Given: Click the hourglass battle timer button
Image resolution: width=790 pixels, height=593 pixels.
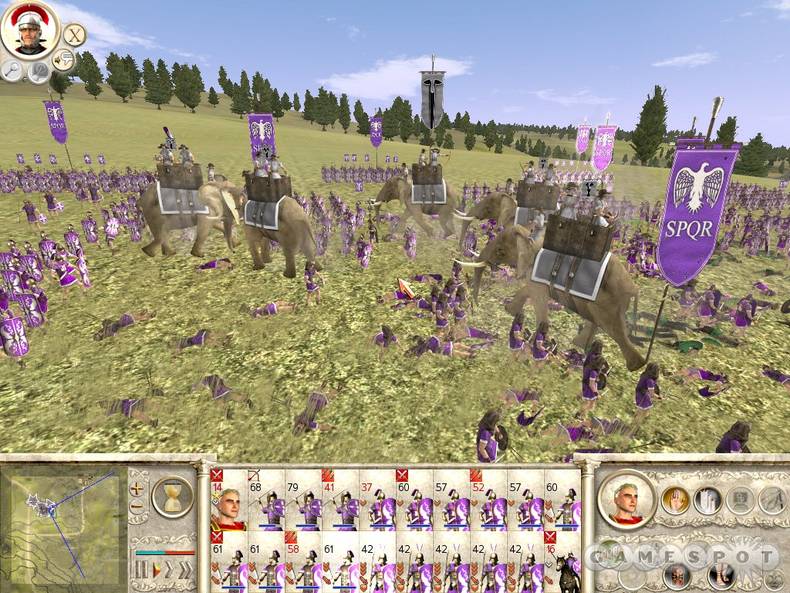Looking at the screenshot, I should pos(172,496).
